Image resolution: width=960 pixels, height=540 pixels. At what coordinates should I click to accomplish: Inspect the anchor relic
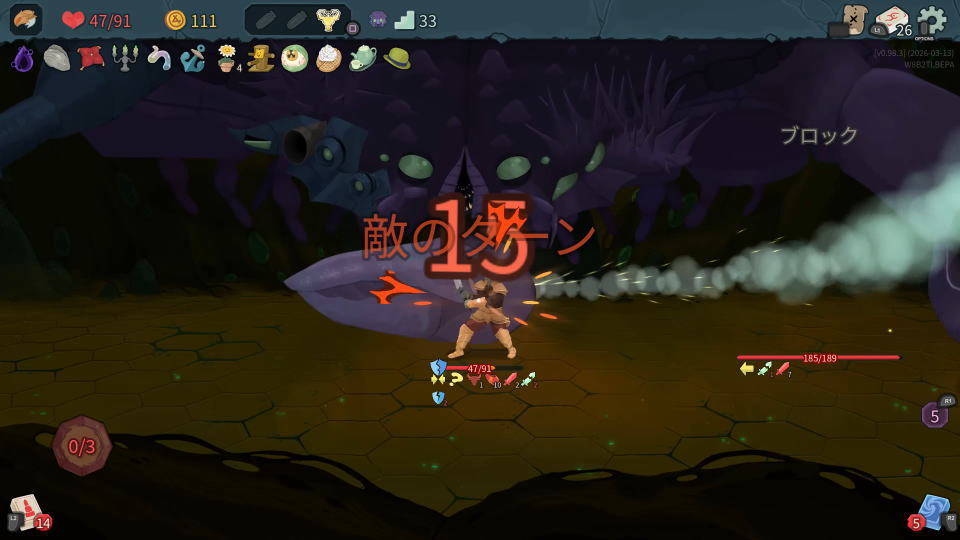click(x=192, y=59)
